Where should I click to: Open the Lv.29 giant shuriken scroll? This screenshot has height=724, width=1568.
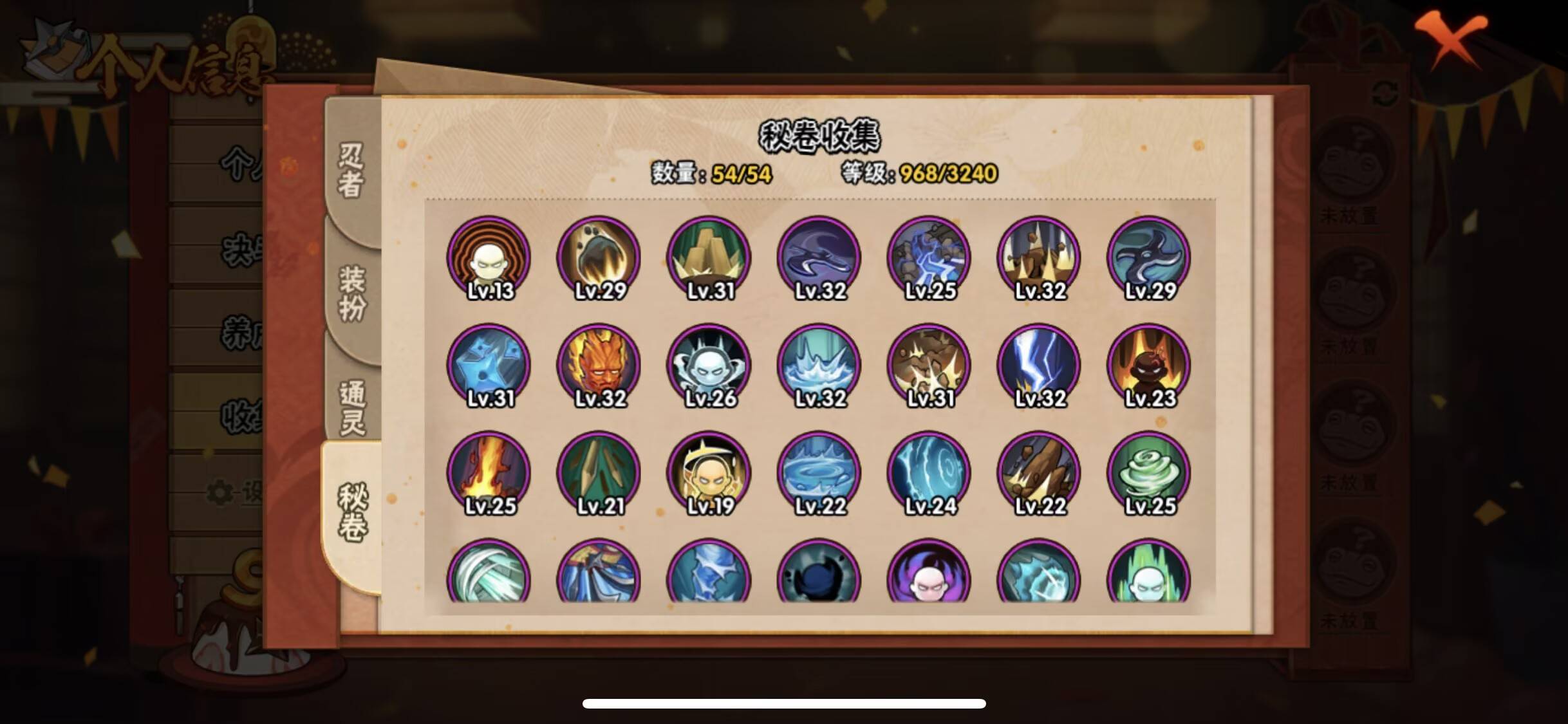point(1151,256)
